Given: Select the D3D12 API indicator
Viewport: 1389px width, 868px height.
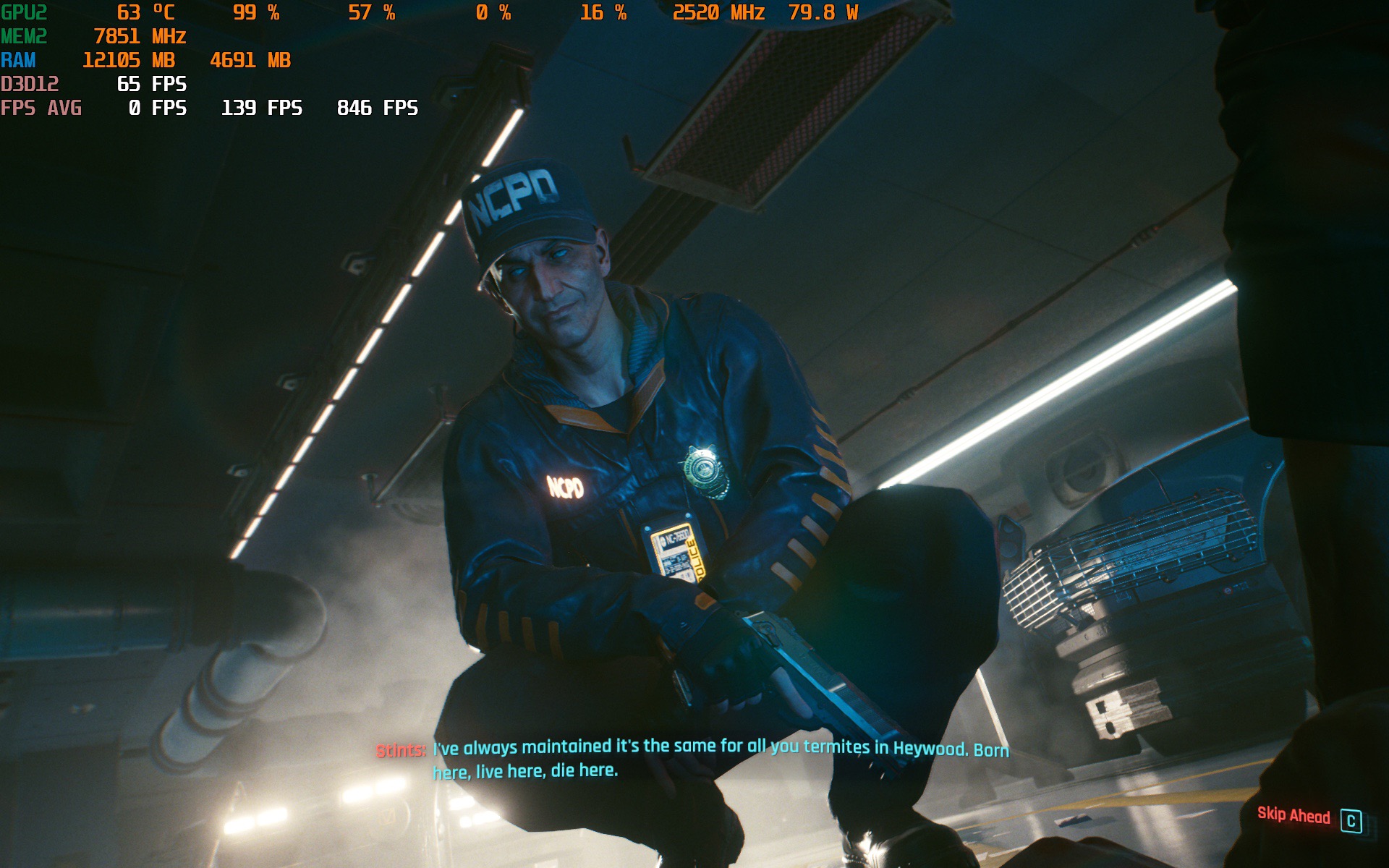Looking at the screenshot, I should 30,85.
